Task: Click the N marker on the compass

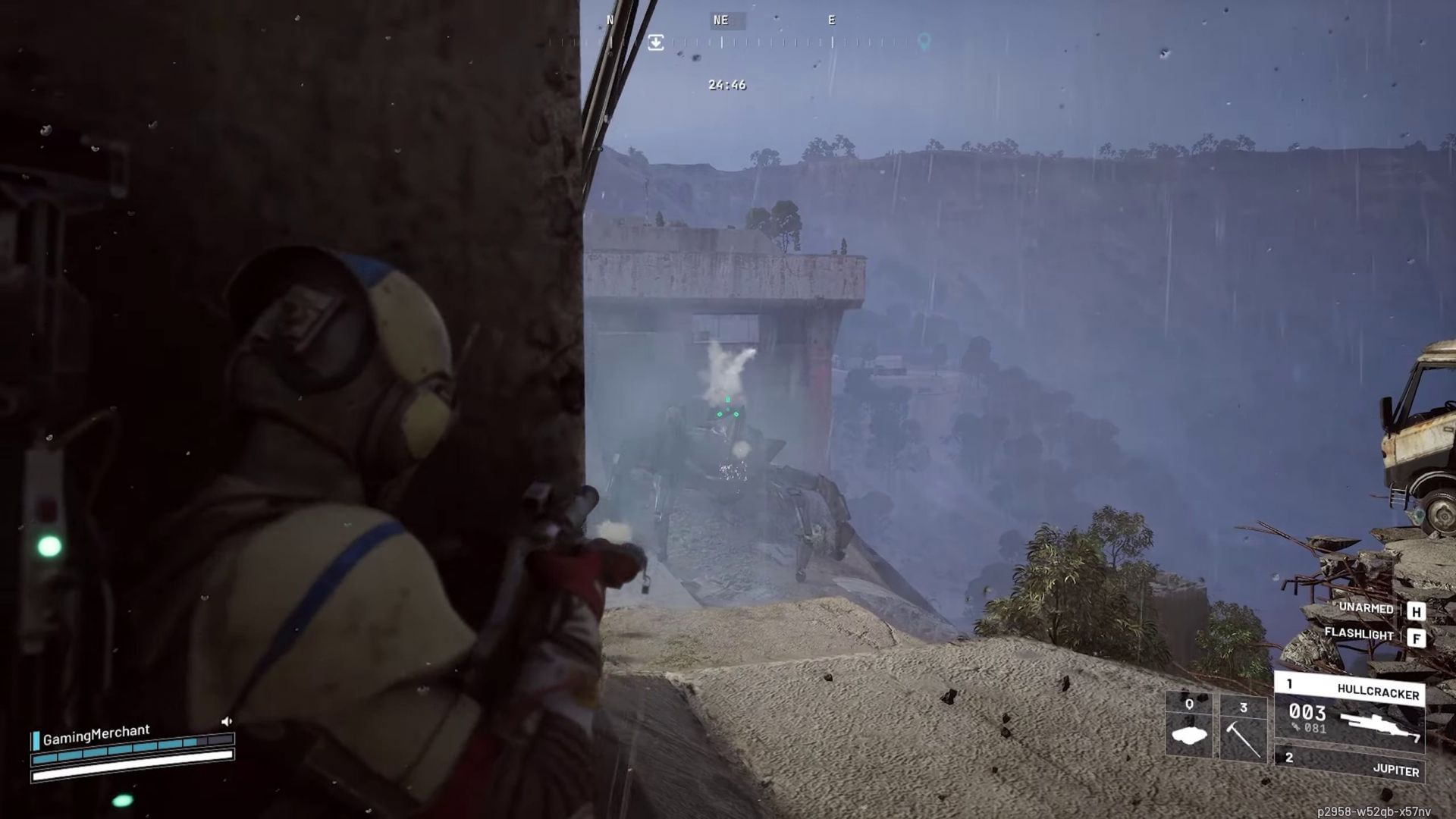Action: (x=610, y=20)
